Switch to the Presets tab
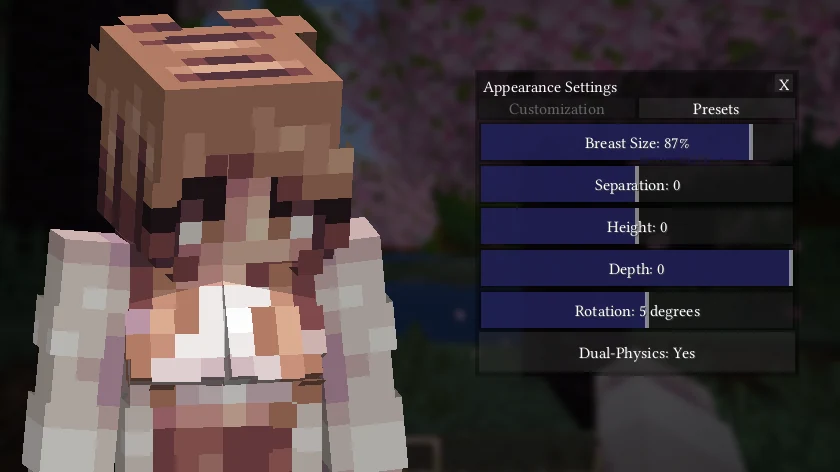840x472 pixels. pos(716,109)
